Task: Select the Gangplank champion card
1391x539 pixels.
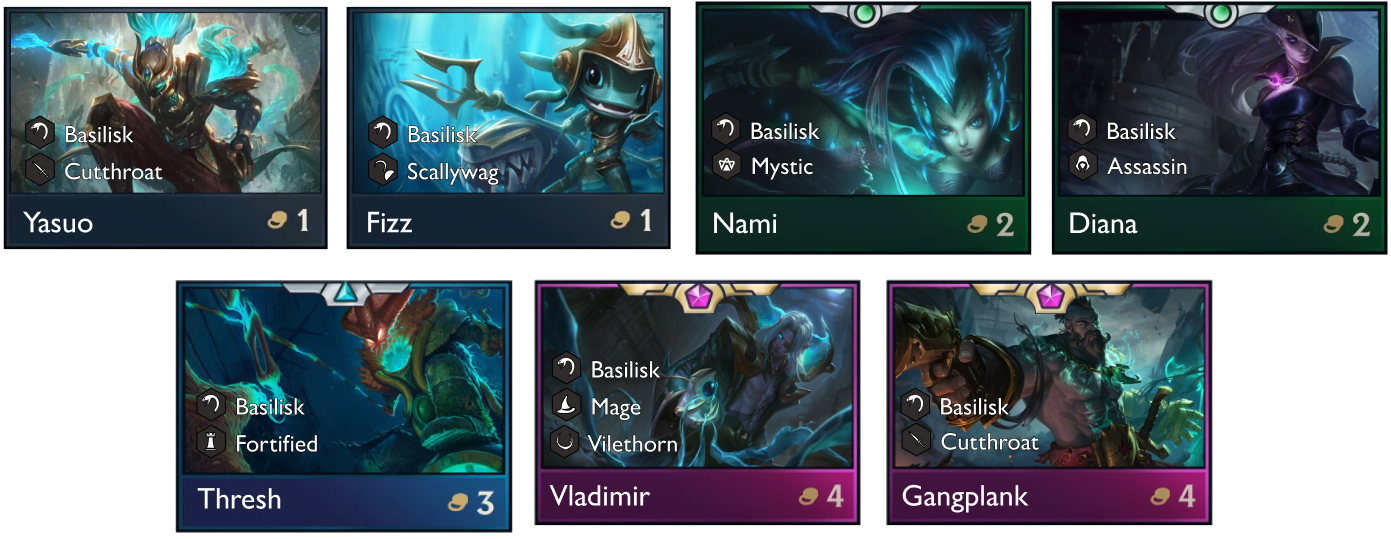Action: point(1049,402)
